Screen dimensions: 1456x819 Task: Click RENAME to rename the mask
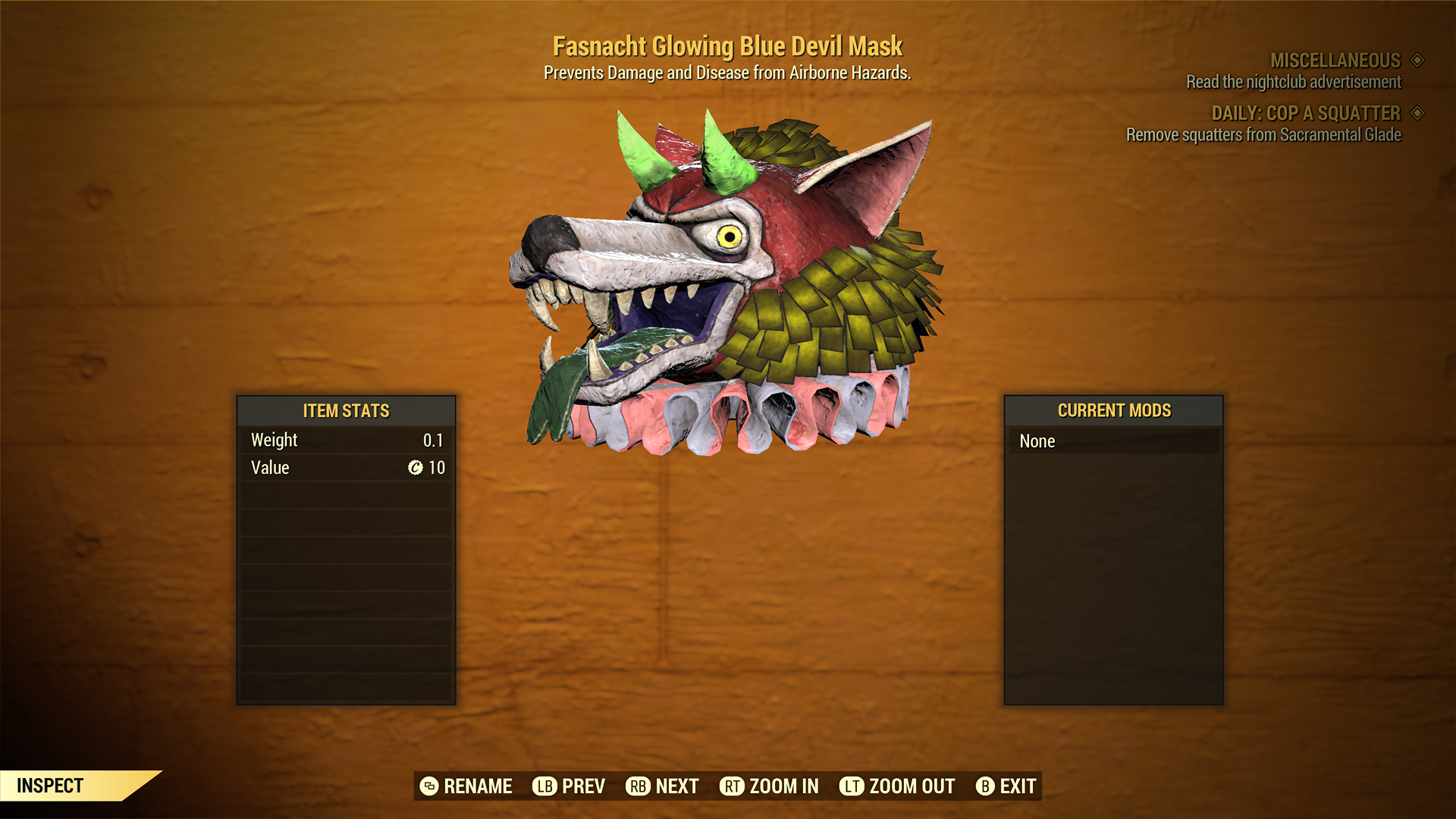(477, 786)
